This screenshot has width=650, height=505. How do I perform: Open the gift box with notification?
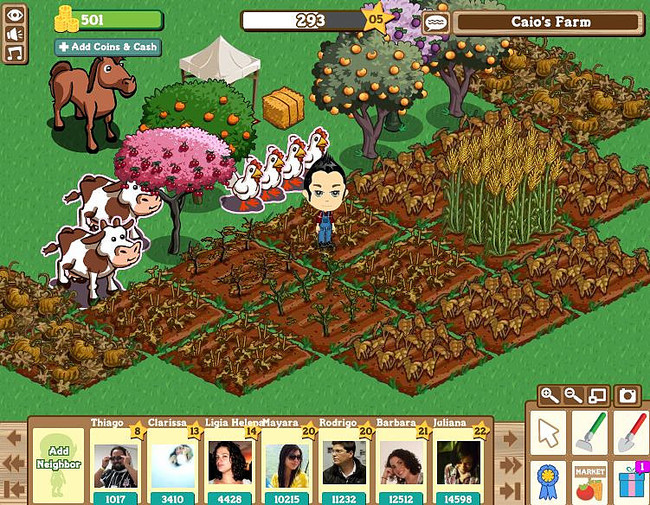(632, 481)
